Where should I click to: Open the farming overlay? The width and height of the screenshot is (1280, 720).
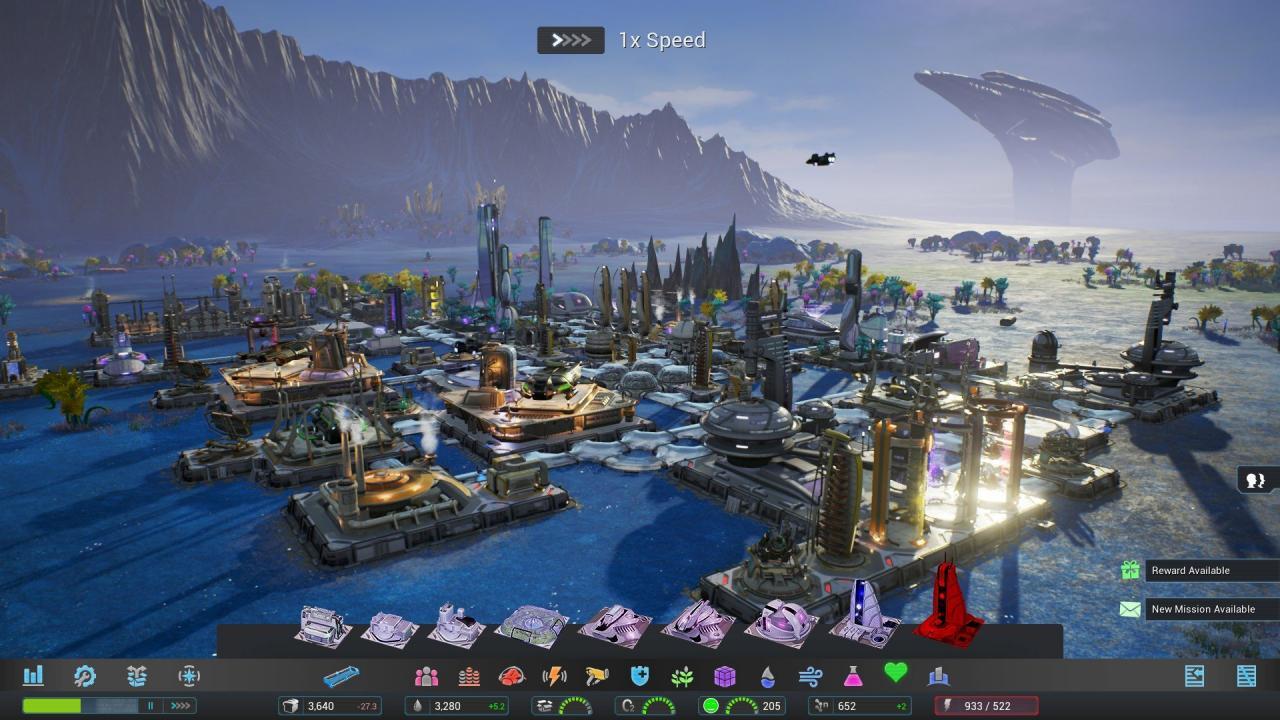tap(684, 676)
